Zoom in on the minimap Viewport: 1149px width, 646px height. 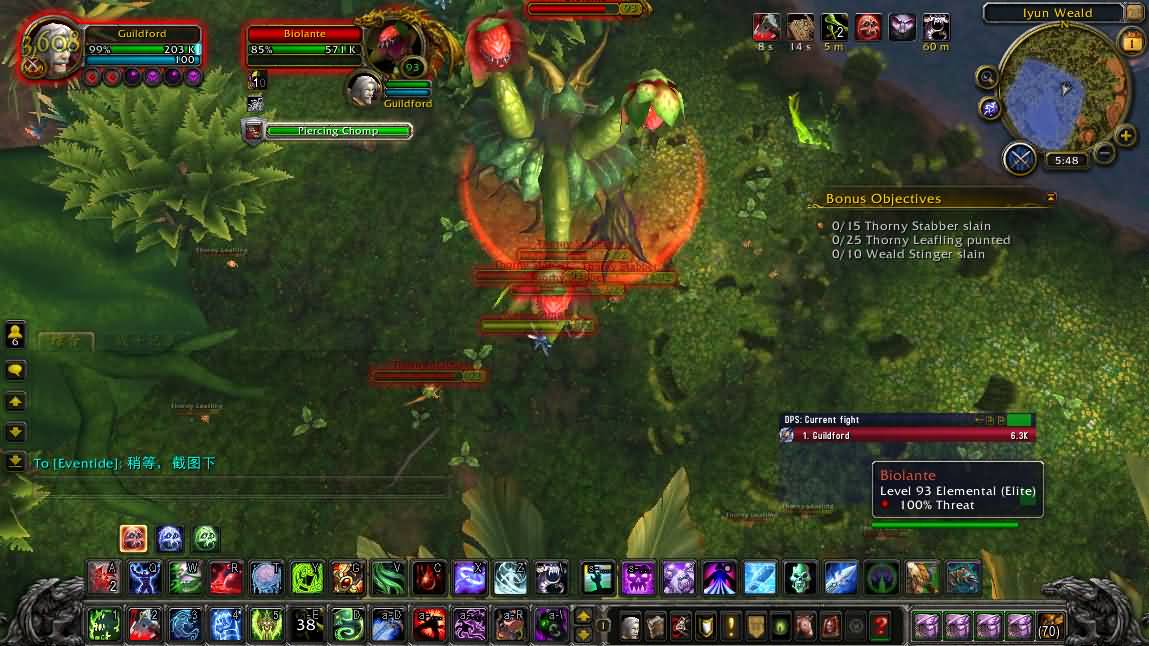coord(1126,136)
